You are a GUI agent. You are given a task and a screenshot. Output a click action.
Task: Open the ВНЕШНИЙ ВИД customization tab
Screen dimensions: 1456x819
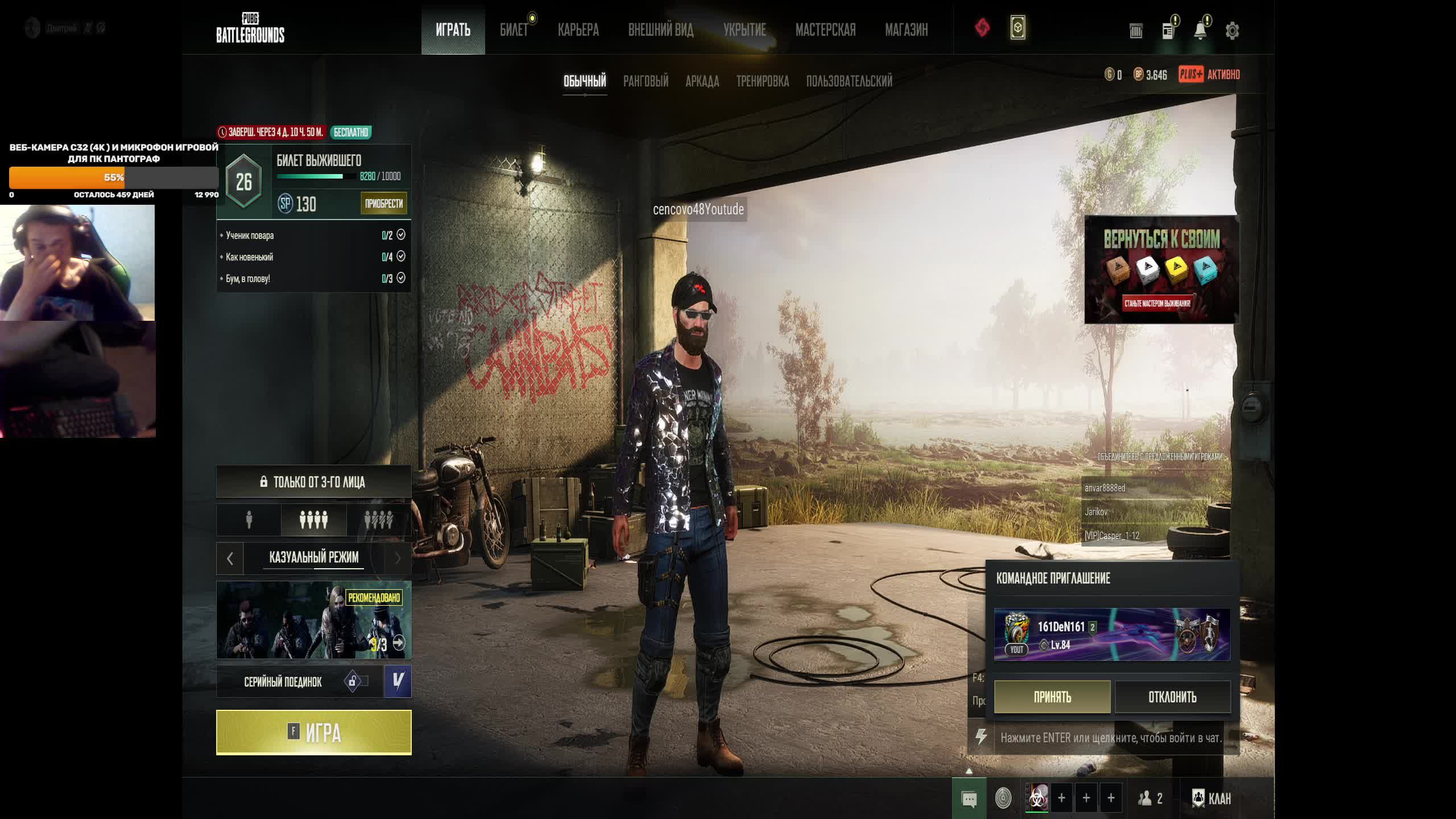660,30
